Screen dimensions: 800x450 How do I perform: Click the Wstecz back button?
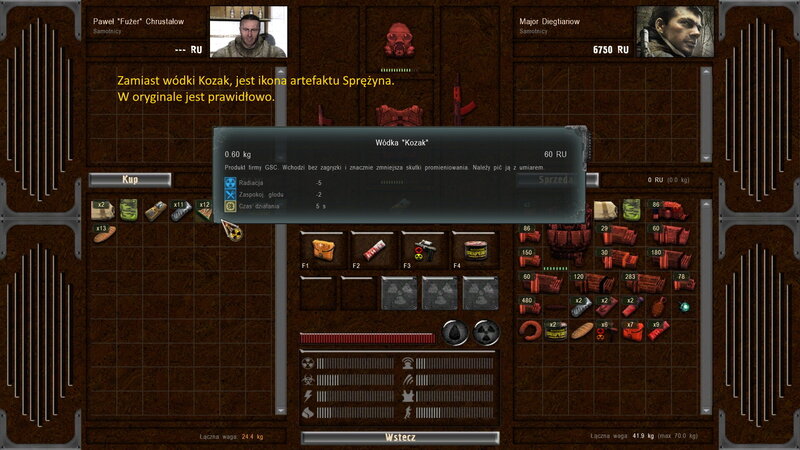pyautogui.click(x=400, y=437)
